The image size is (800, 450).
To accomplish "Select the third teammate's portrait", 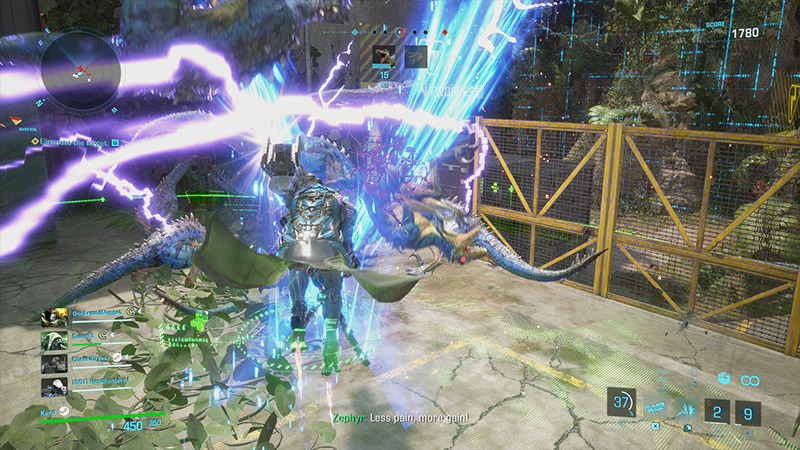I will tap(53, 363).
